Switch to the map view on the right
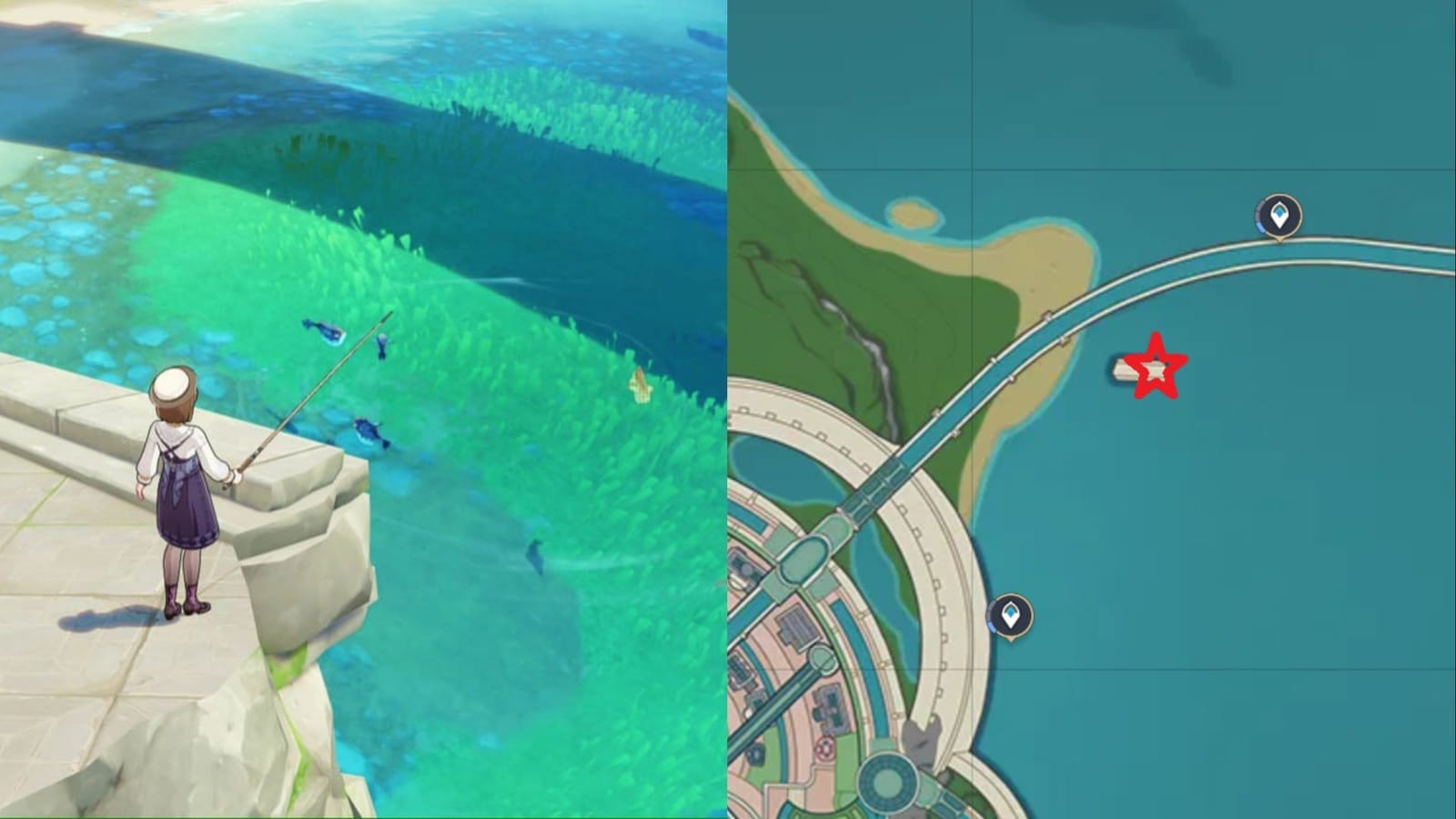The height and width of the screenshot is (819, 1456). (x=1092, y=409)
